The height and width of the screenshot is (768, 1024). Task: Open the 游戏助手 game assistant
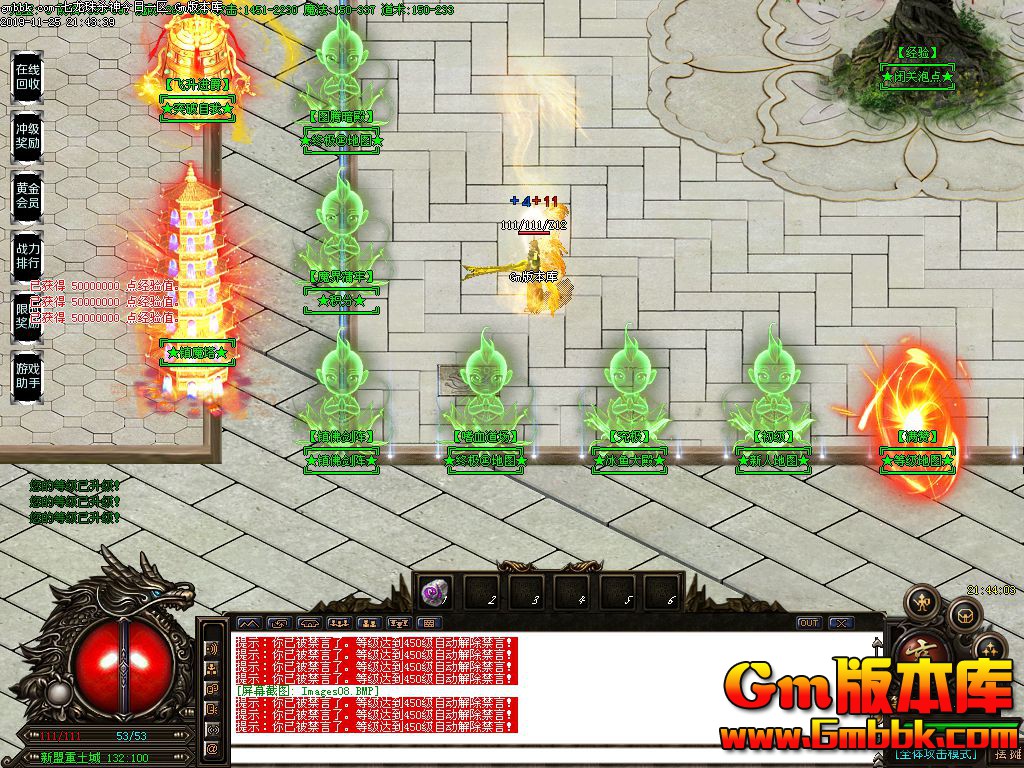[x=27, y=376]
